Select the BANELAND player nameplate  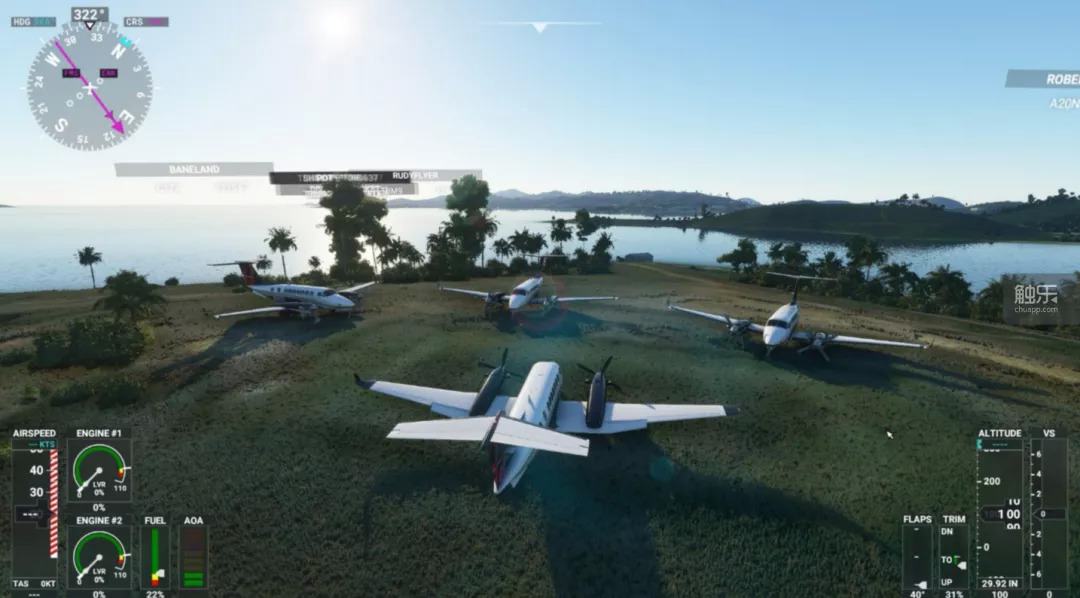(194, 170)
